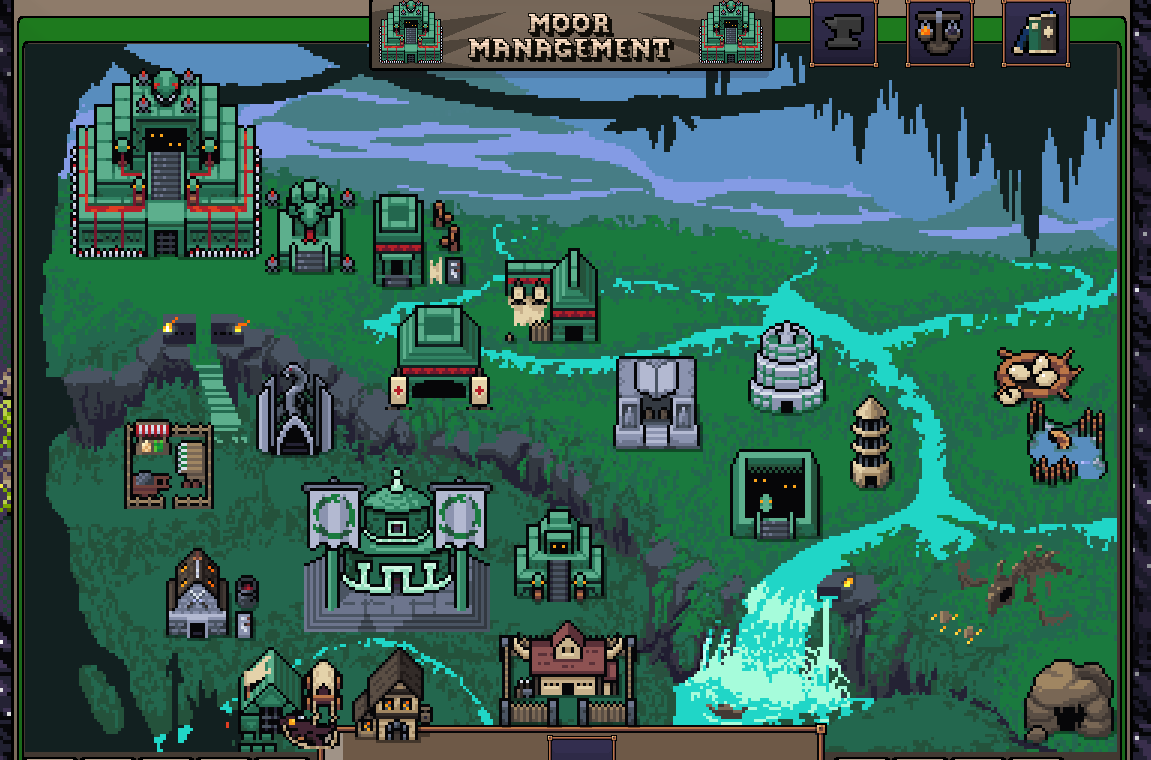The image size is (1151, 760).
Task: Select the grey stone crypt building
Action: (656, 402)
